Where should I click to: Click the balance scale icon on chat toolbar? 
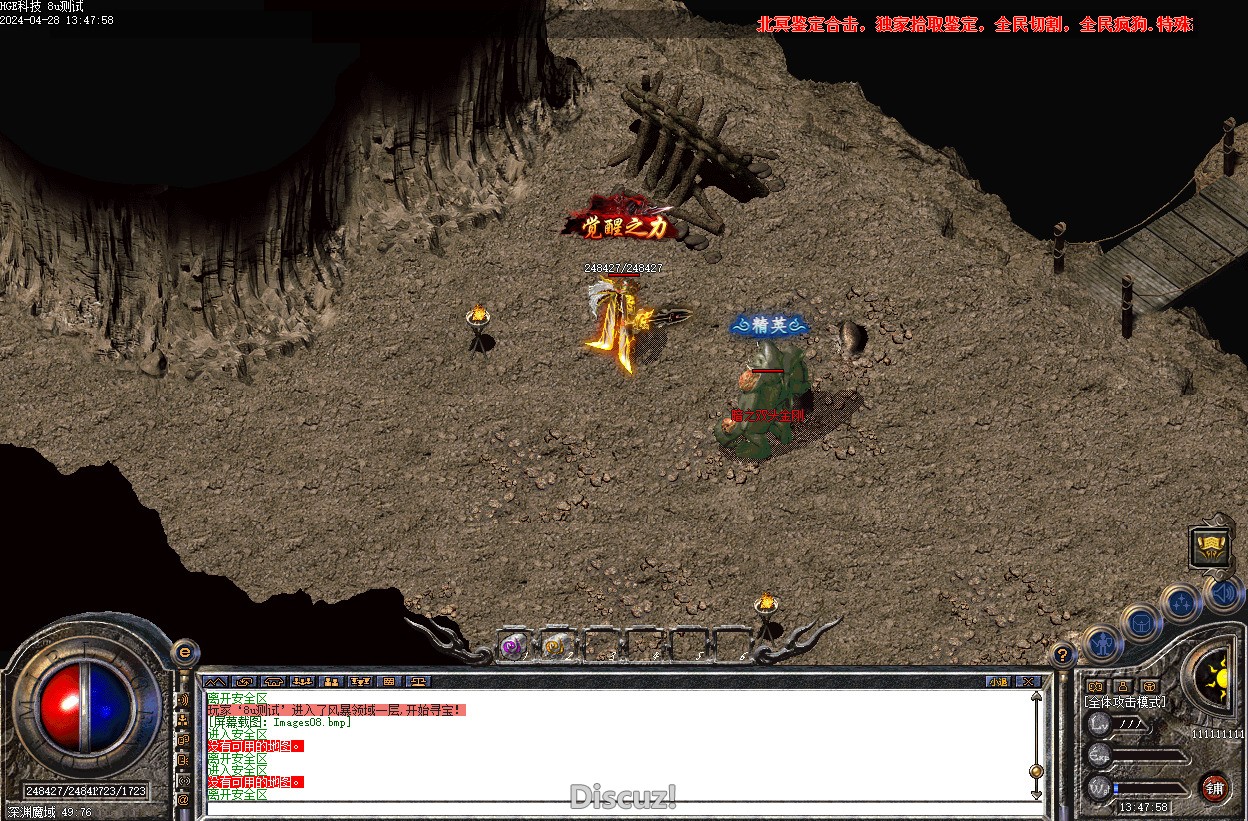(419, 682)
